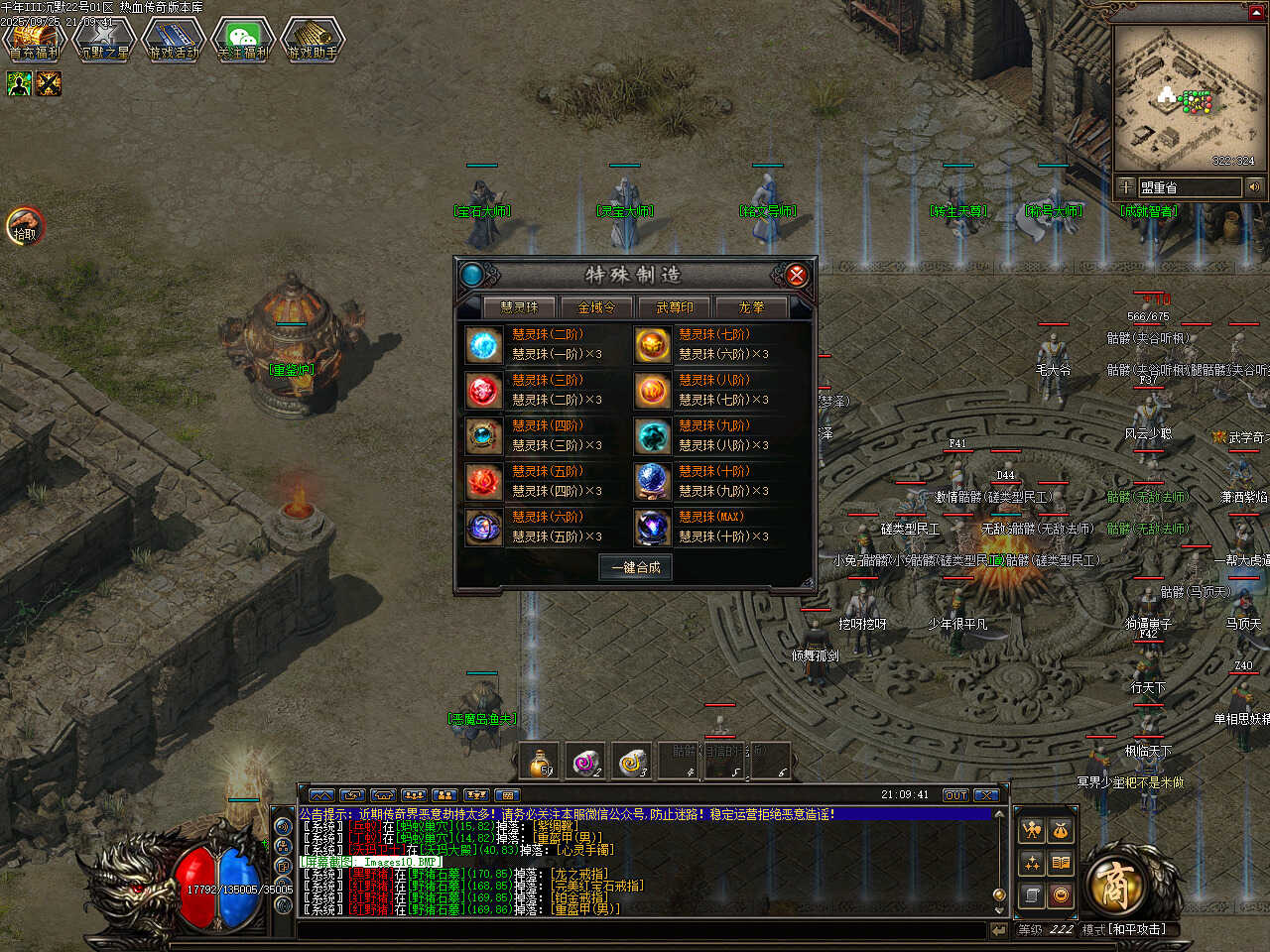Open the 关注福利 WeChat icon
This screenshot has height=952, width=1270.
click(243, 40)
